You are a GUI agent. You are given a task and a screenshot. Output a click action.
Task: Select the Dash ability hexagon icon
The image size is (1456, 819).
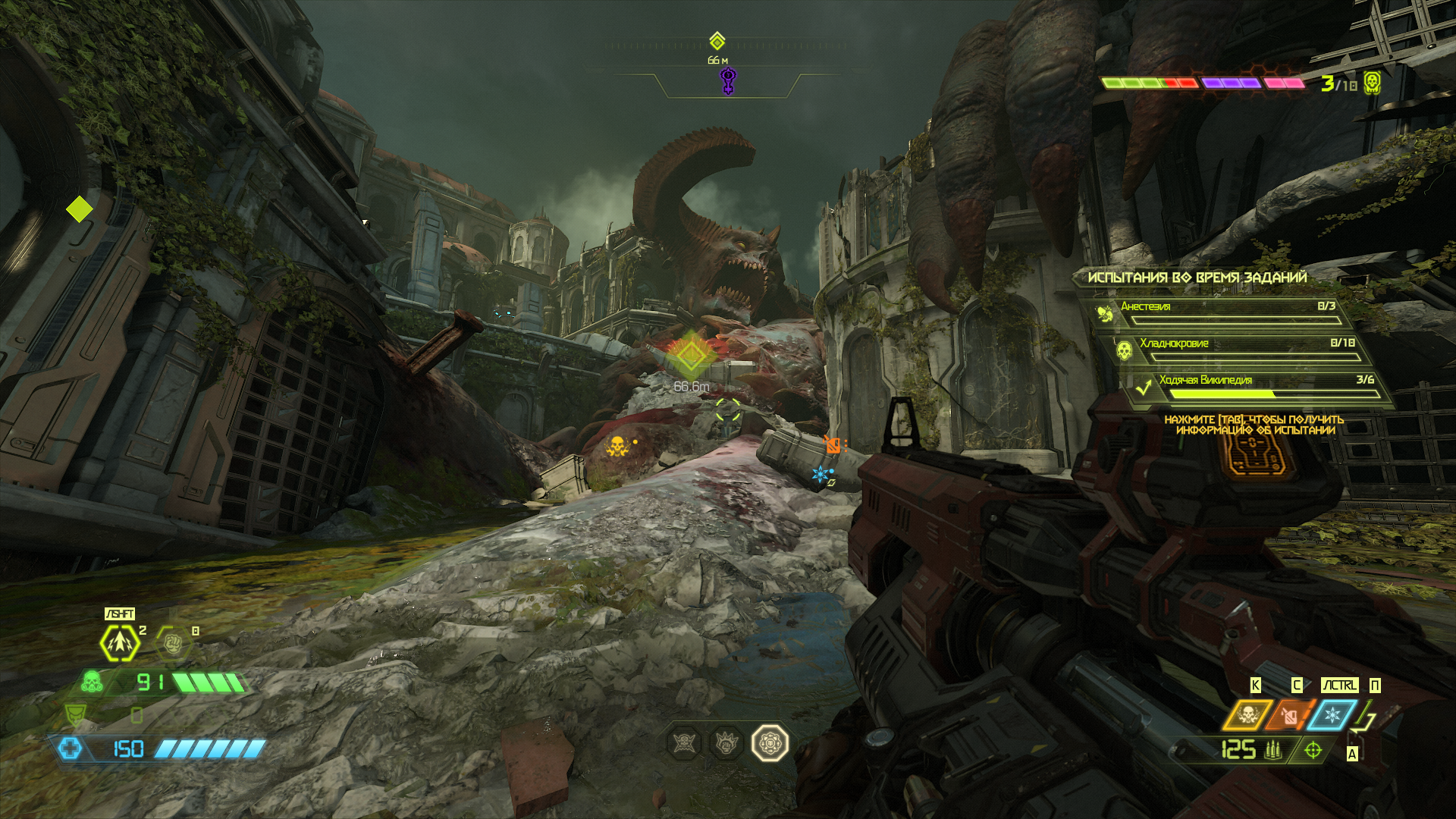(x=120, y=643)
